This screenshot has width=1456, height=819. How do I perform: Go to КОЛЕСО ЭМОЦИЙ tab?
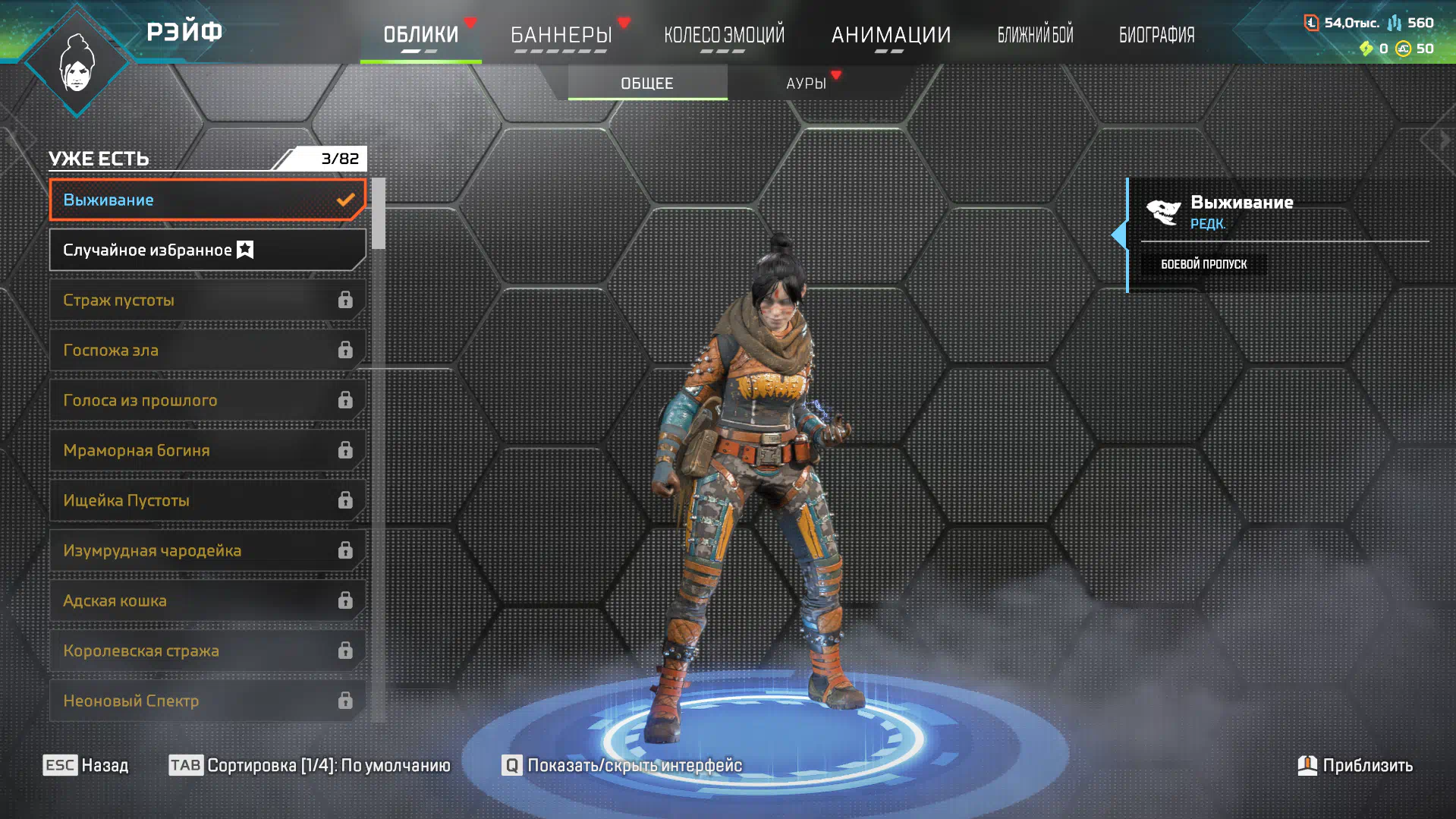[724, 35]
